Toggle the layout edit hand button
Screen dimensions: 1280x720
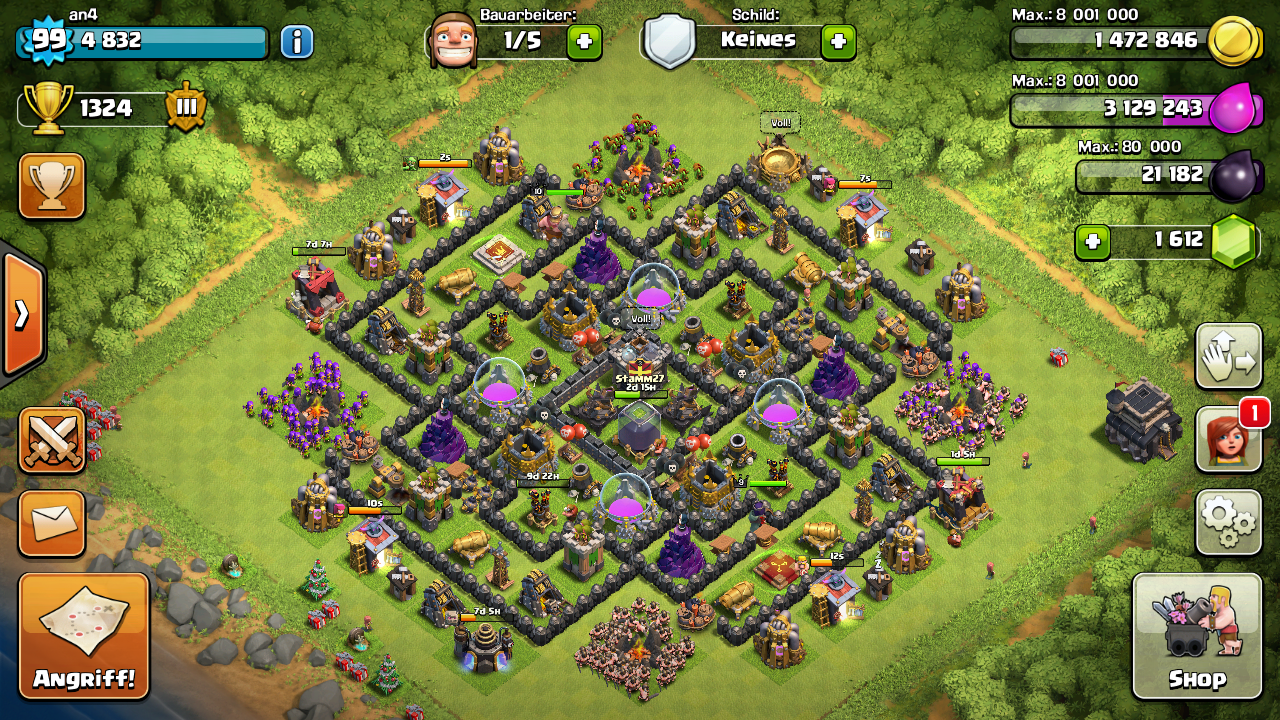point(1228,357)
